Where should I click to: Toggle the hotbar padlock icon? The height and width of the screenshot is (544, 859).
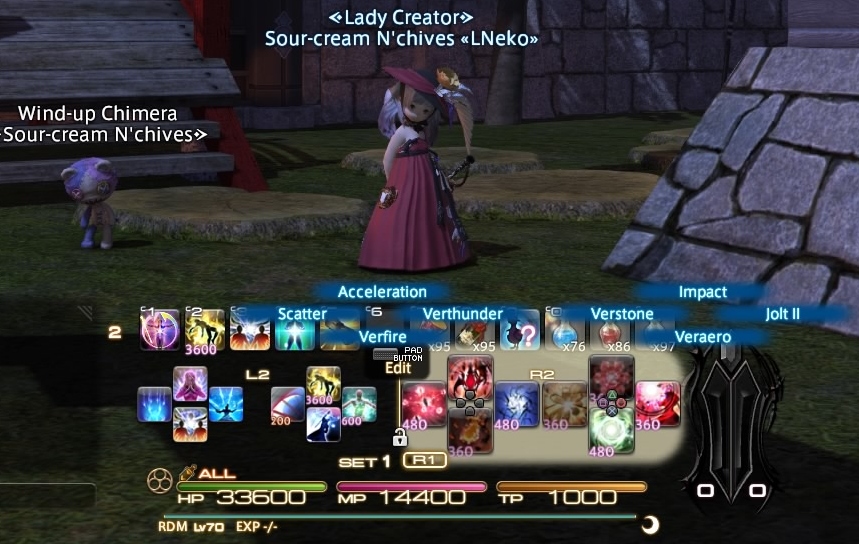[x=400, y=437]
